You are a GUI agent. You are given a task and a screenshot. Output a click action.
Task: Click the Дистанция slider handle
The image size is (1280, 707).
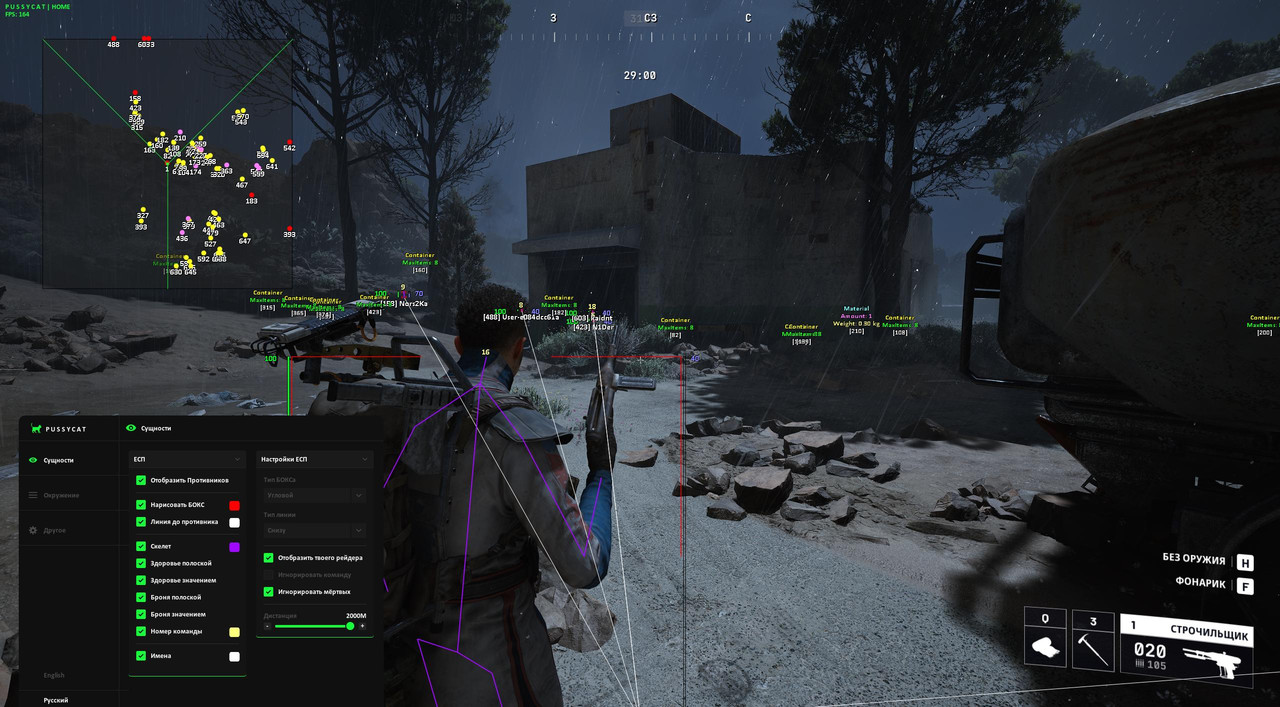pos(350,626)
